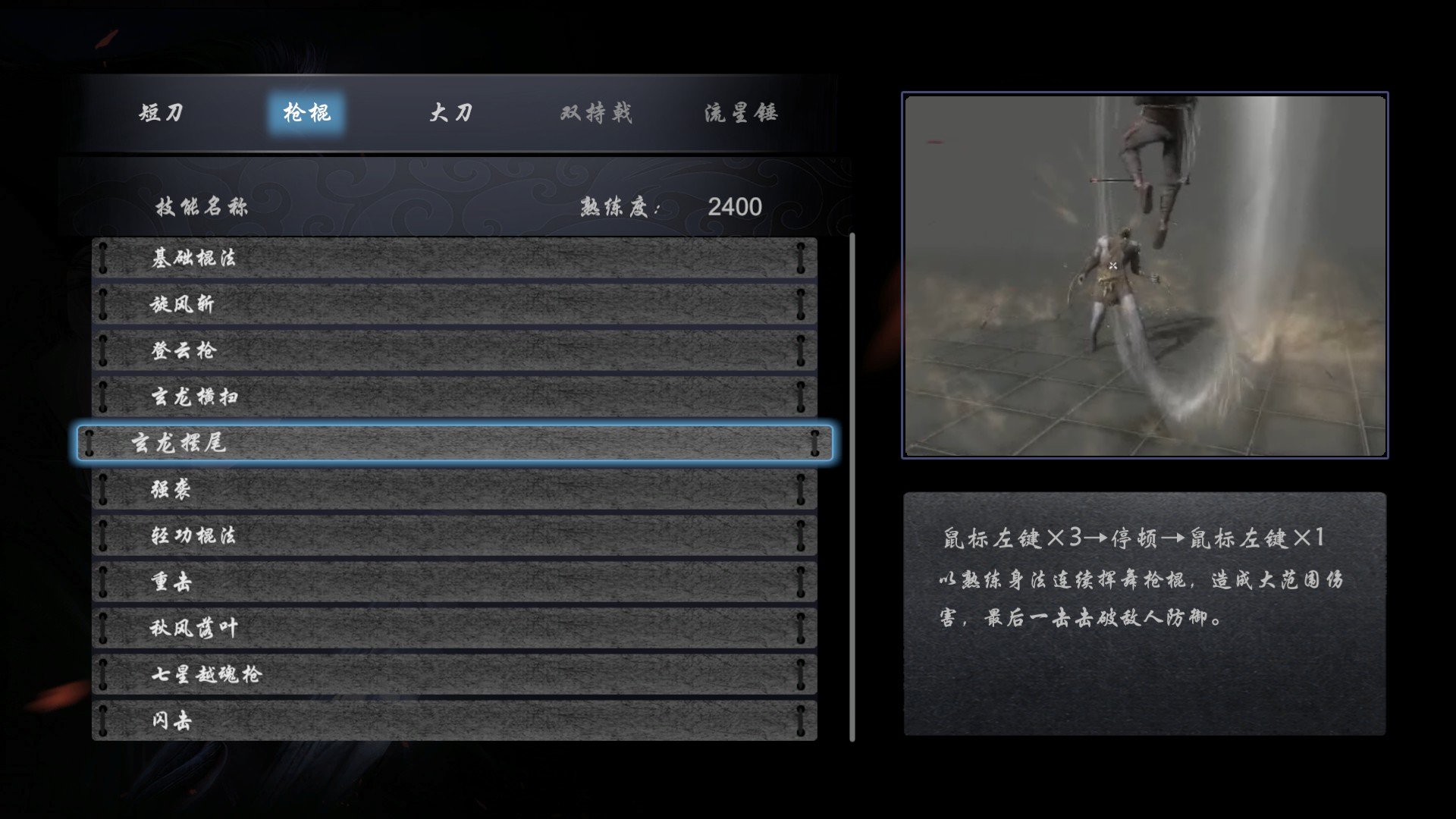This screenshot has width=1456, height=819.
Task: Keep the 枪棍 tab active
Action: pyautogui.click(x=306, y=112)
